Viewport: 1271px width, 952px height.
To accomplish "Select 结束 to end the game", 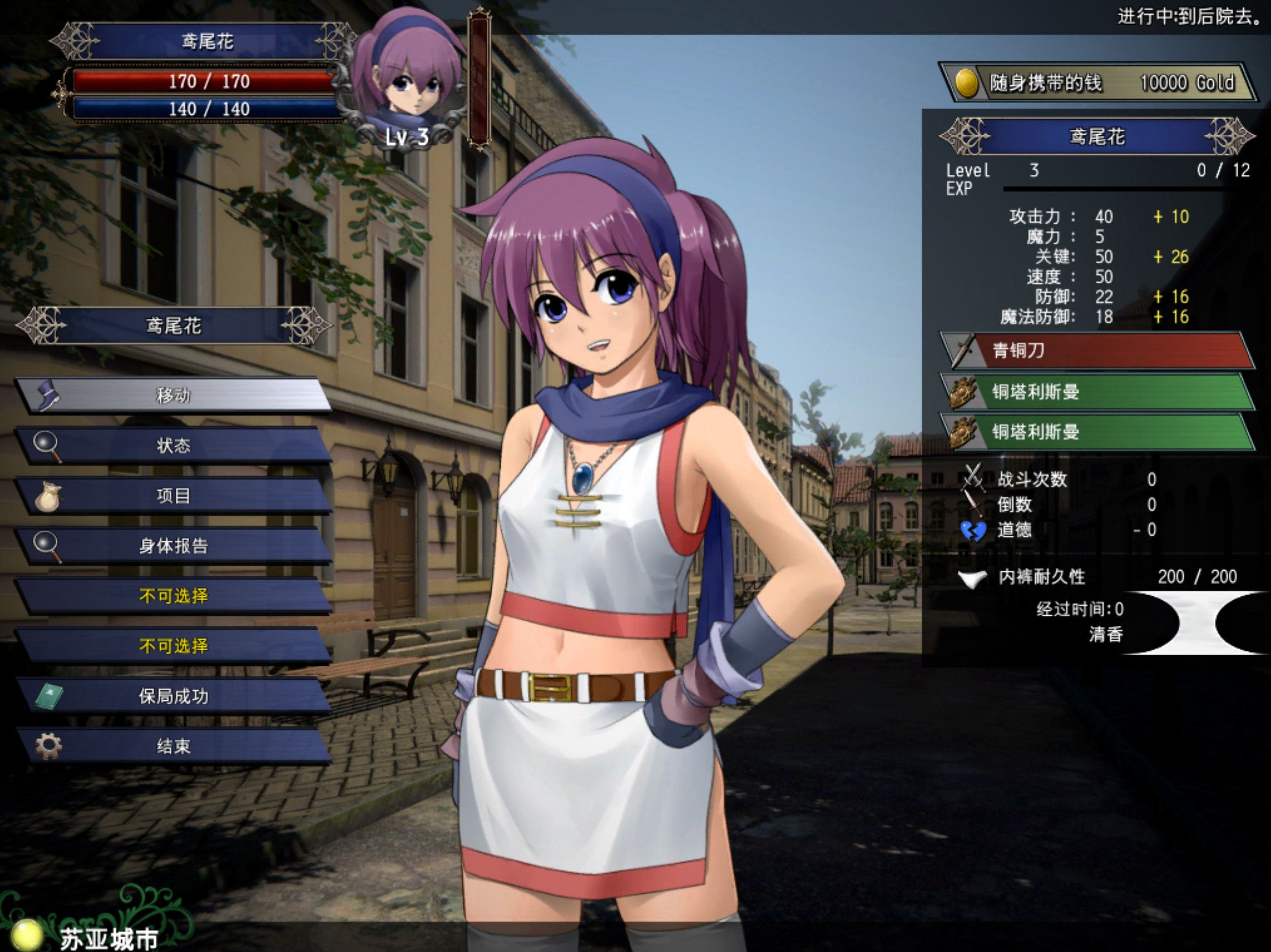I will tap(173, 746).
